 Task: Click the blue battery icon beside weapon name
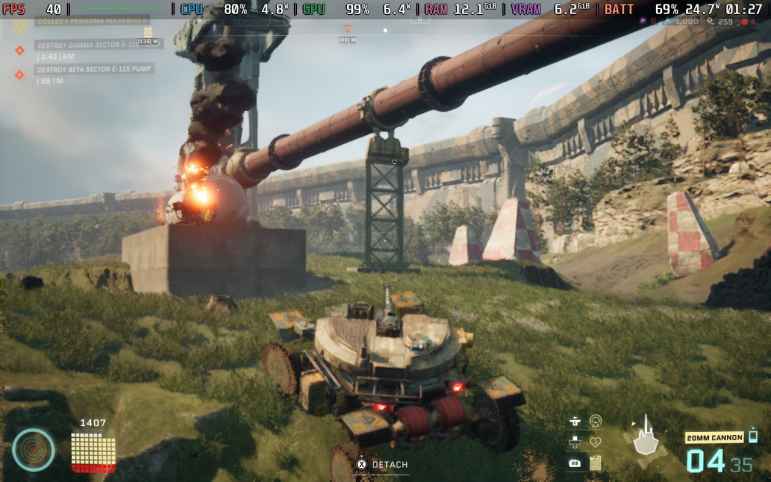[x=752, y=436]
